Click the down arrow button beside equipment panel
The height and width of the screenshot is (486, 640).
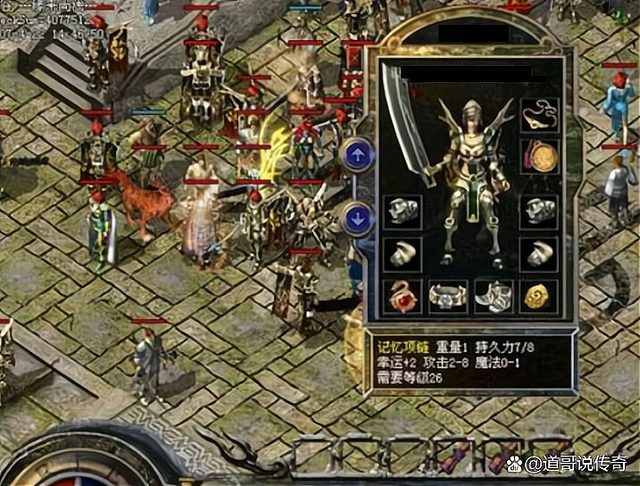(357, 217)
